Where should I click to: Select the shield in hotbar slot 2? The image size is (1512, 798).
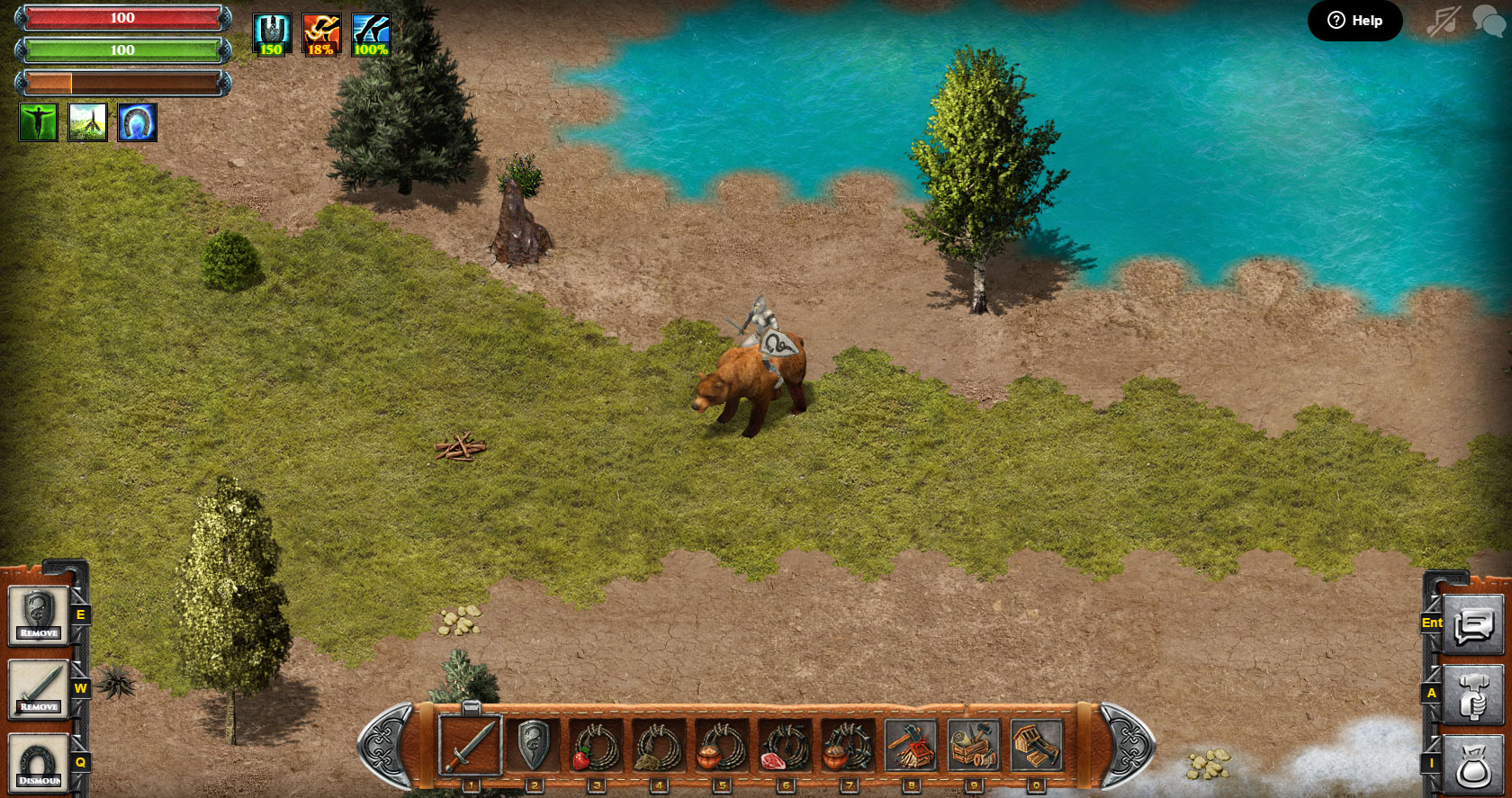[x=533, y=745]
